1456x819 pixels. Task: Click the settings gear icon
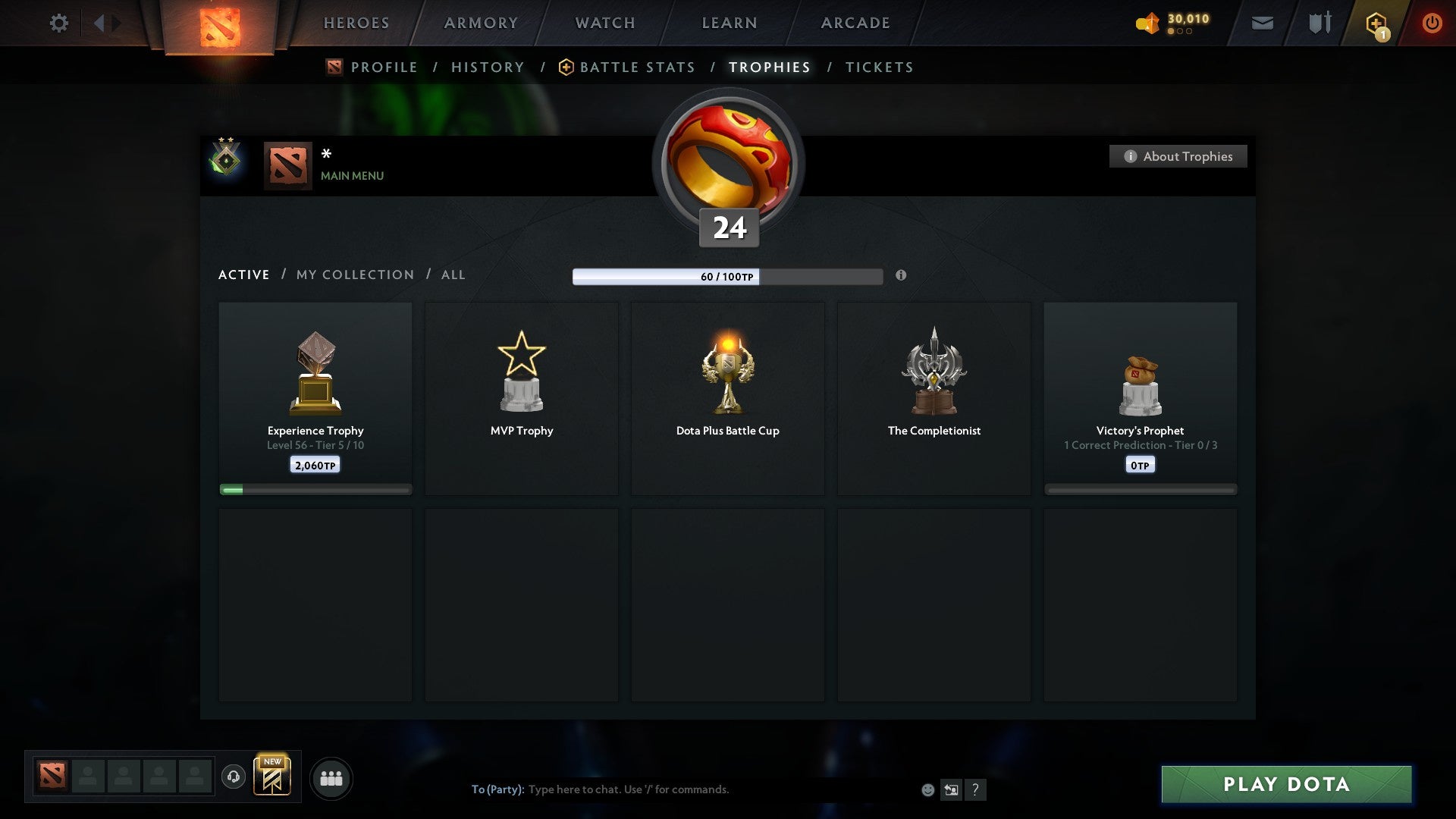[x=58, y=23]
